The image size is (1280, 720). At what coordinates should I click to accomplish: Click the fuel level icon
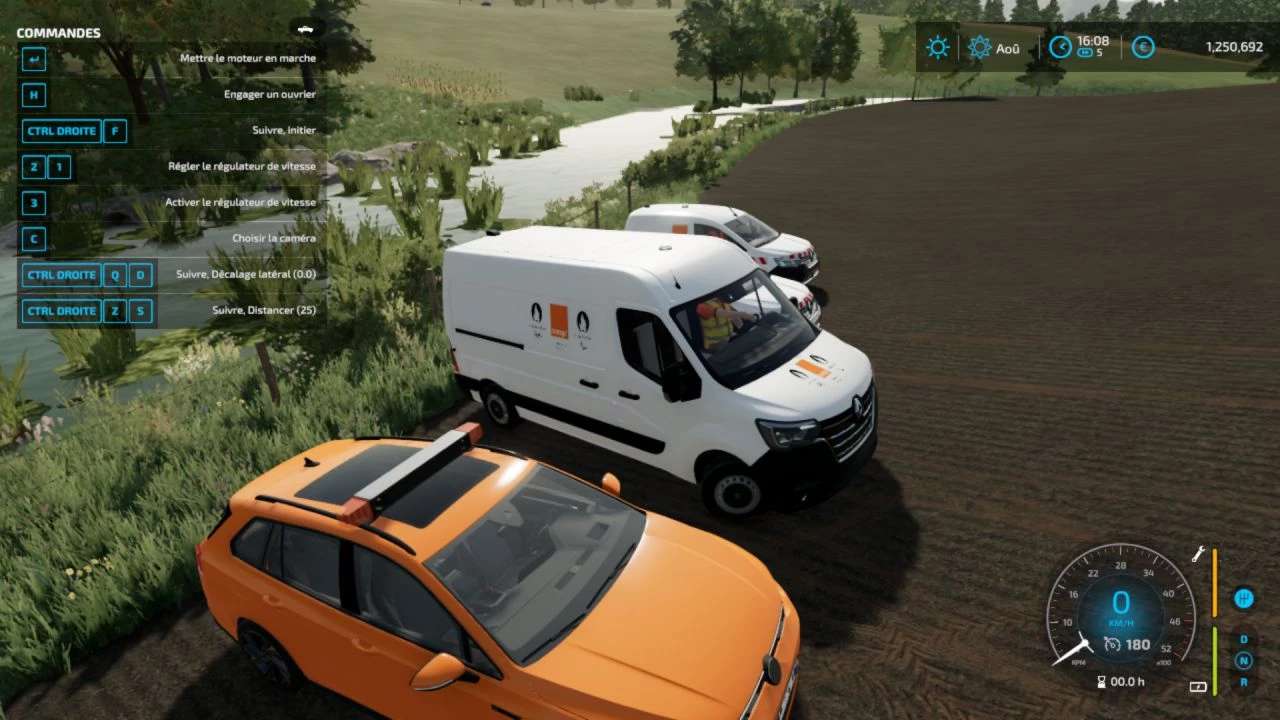[1197, 687]
